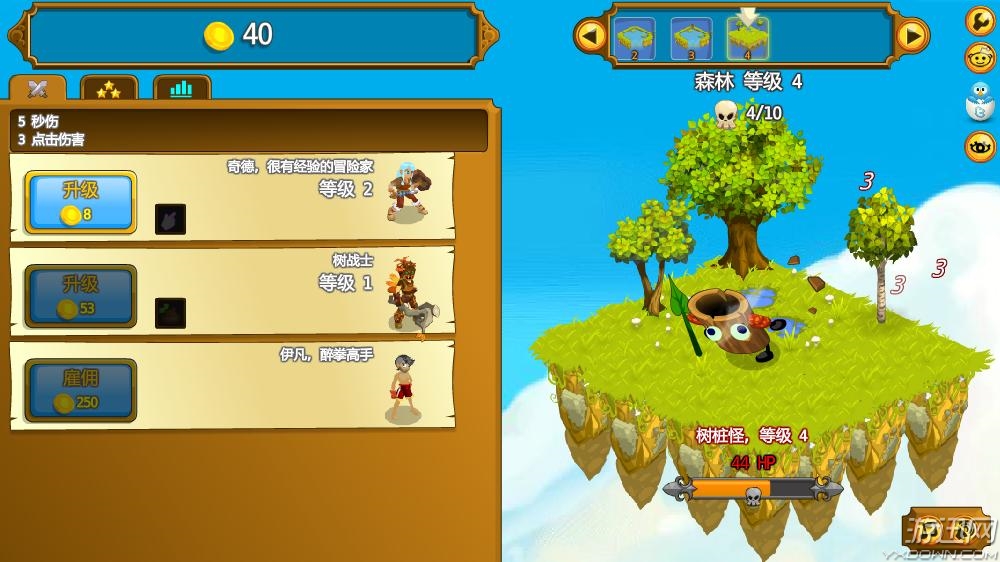
Task: Open settings with the wrench icon
Action: point(980,21)
